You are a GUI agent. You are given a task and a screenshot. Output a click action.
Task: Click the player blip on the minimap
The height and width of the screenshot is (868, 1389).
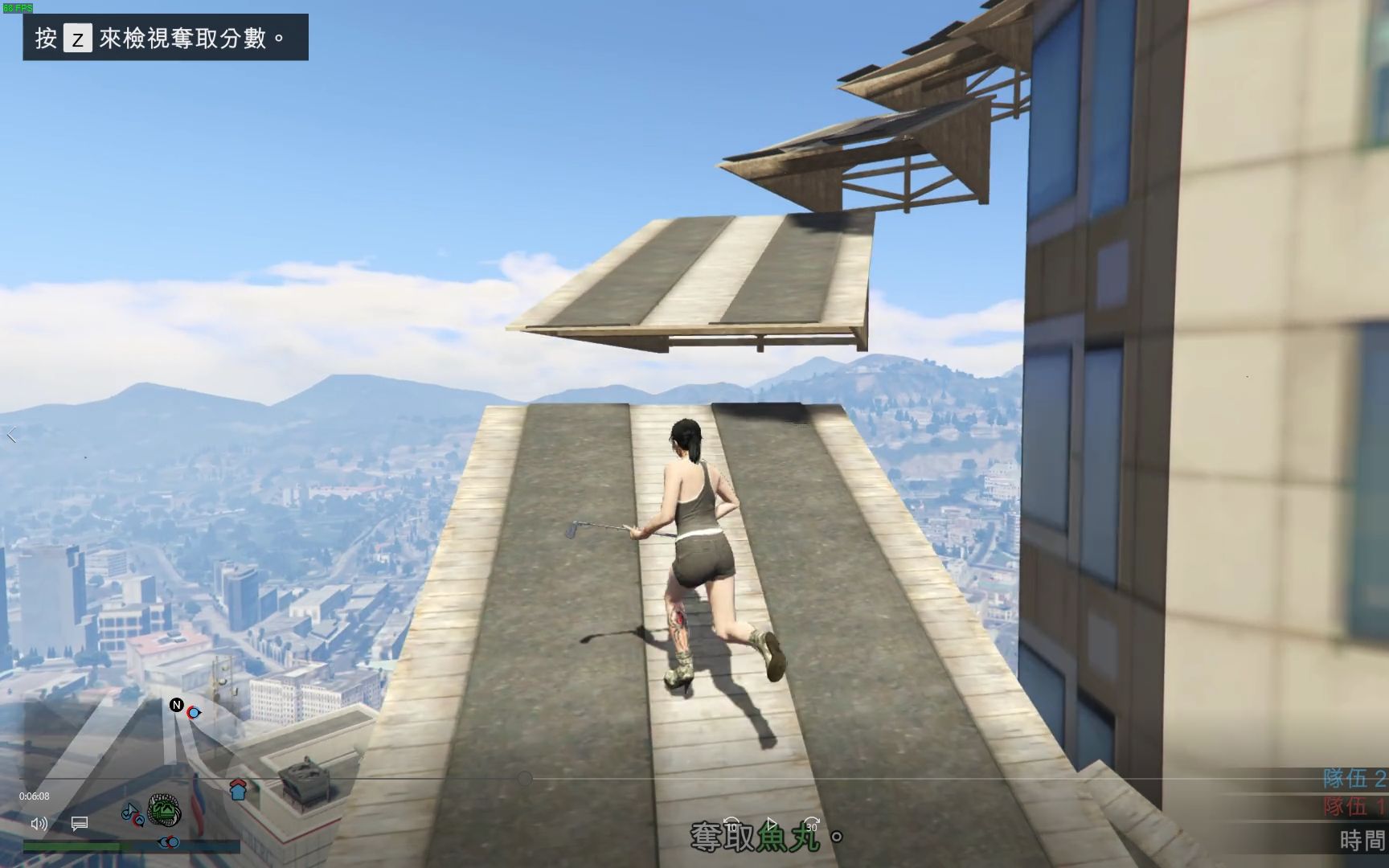[x=192, y=712]
